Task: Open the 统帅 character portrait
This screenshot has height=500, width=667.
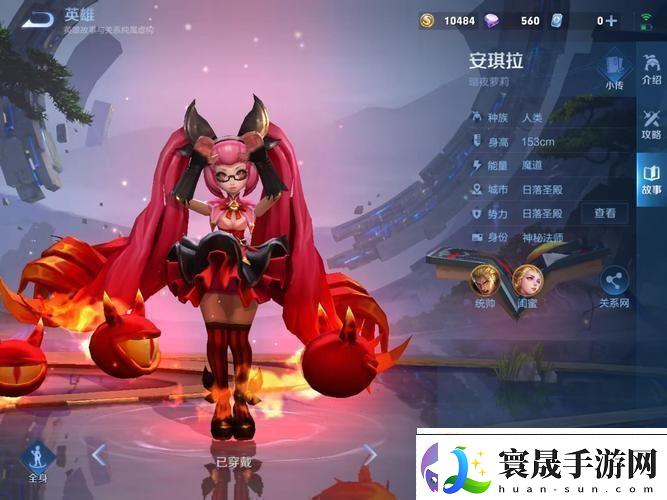Action: coord(484,280)
